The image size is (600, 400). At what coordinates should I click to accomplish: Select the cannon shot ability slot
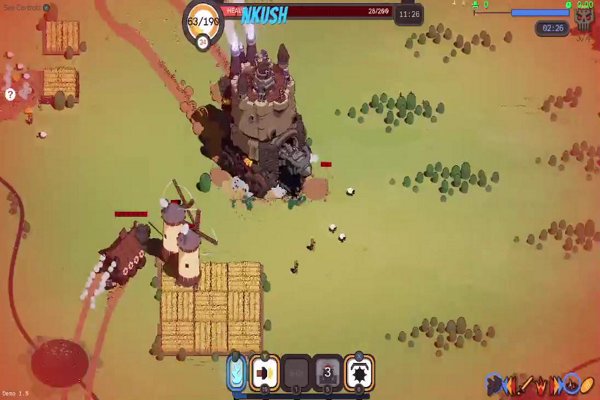[265, 372]
